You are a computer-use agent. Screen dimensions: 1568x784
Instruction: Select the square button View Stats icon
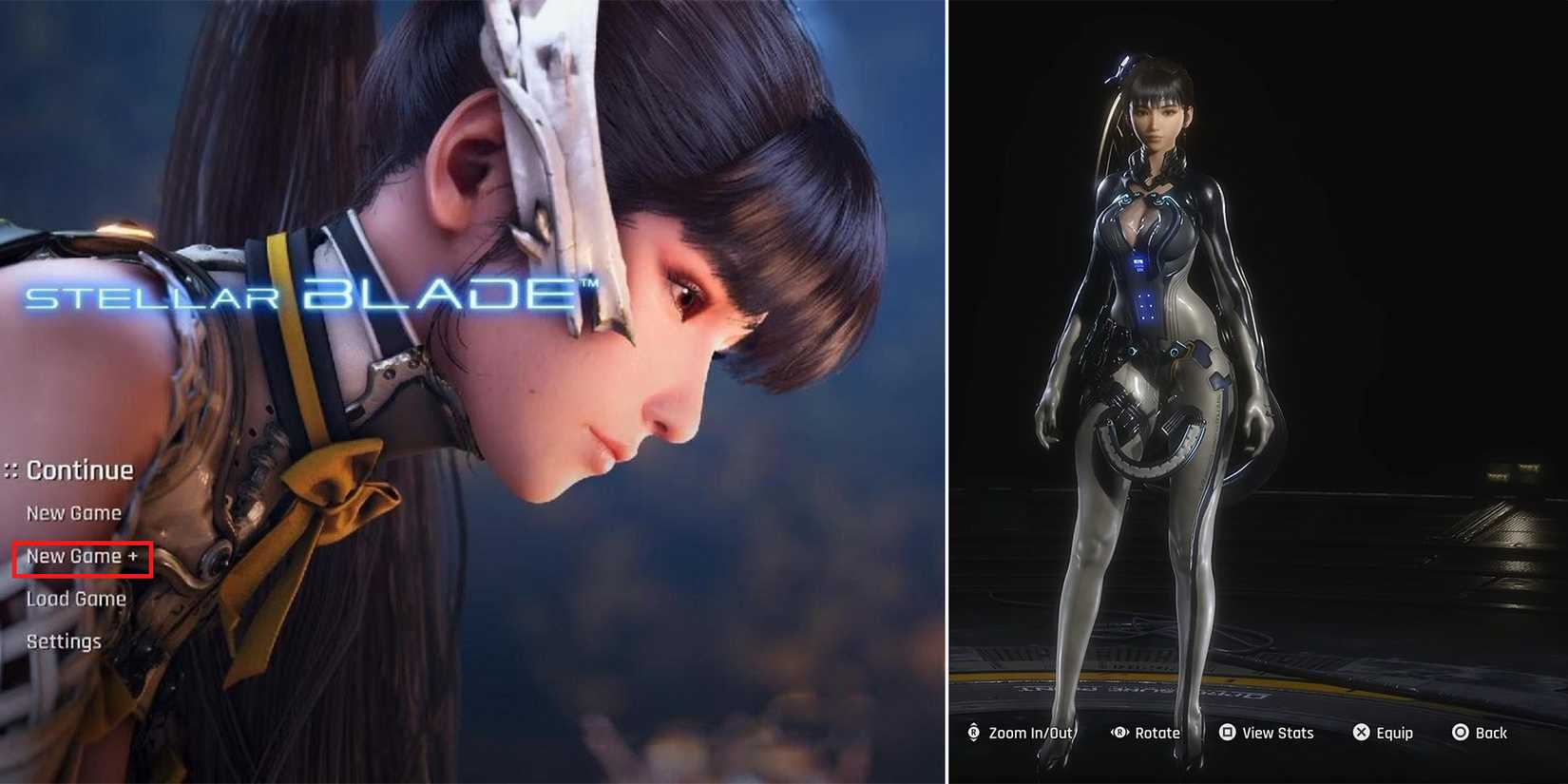tap(1227, 733)
